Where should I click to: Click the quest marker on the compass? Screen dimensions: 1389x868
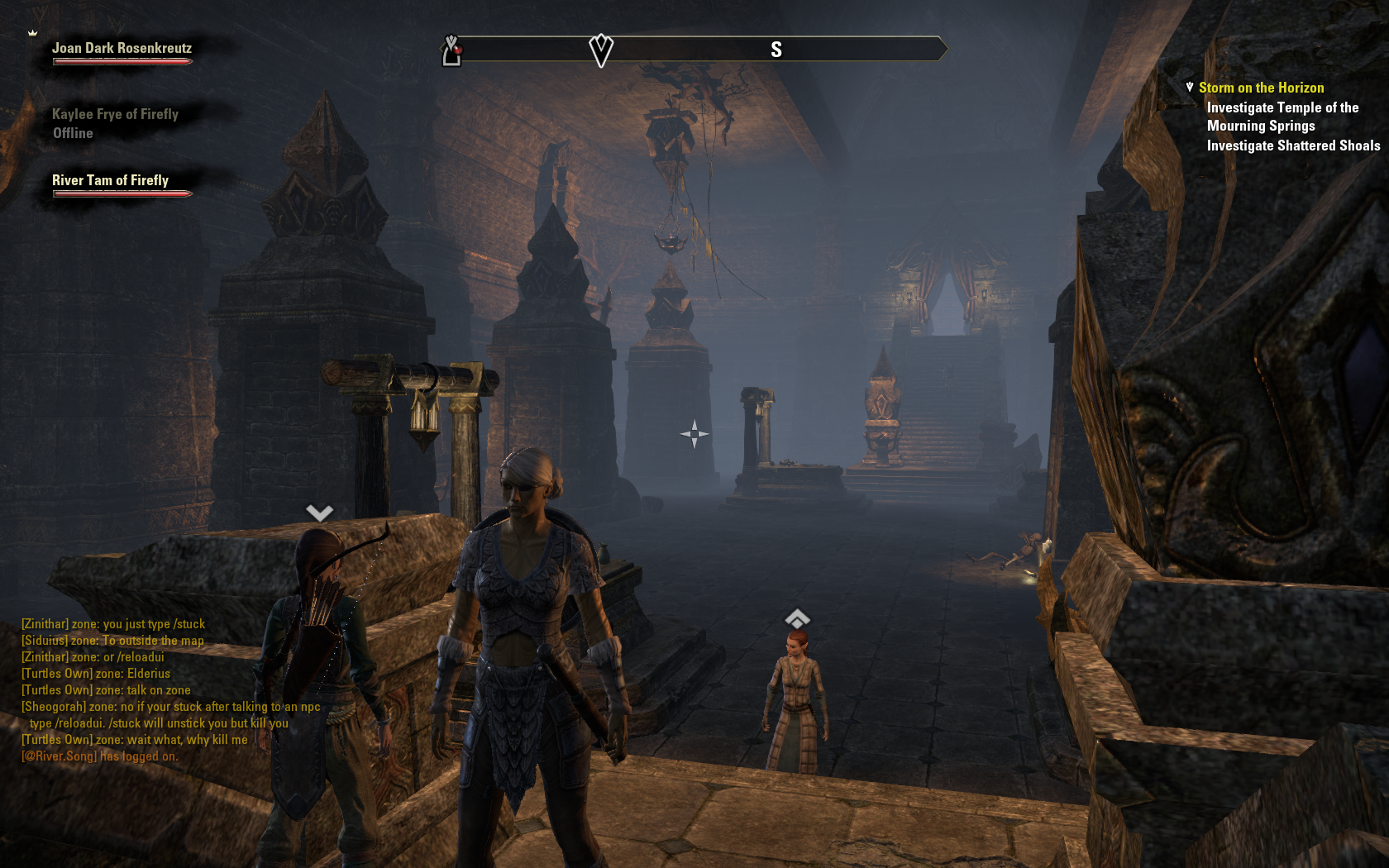[x=601, y=50]
